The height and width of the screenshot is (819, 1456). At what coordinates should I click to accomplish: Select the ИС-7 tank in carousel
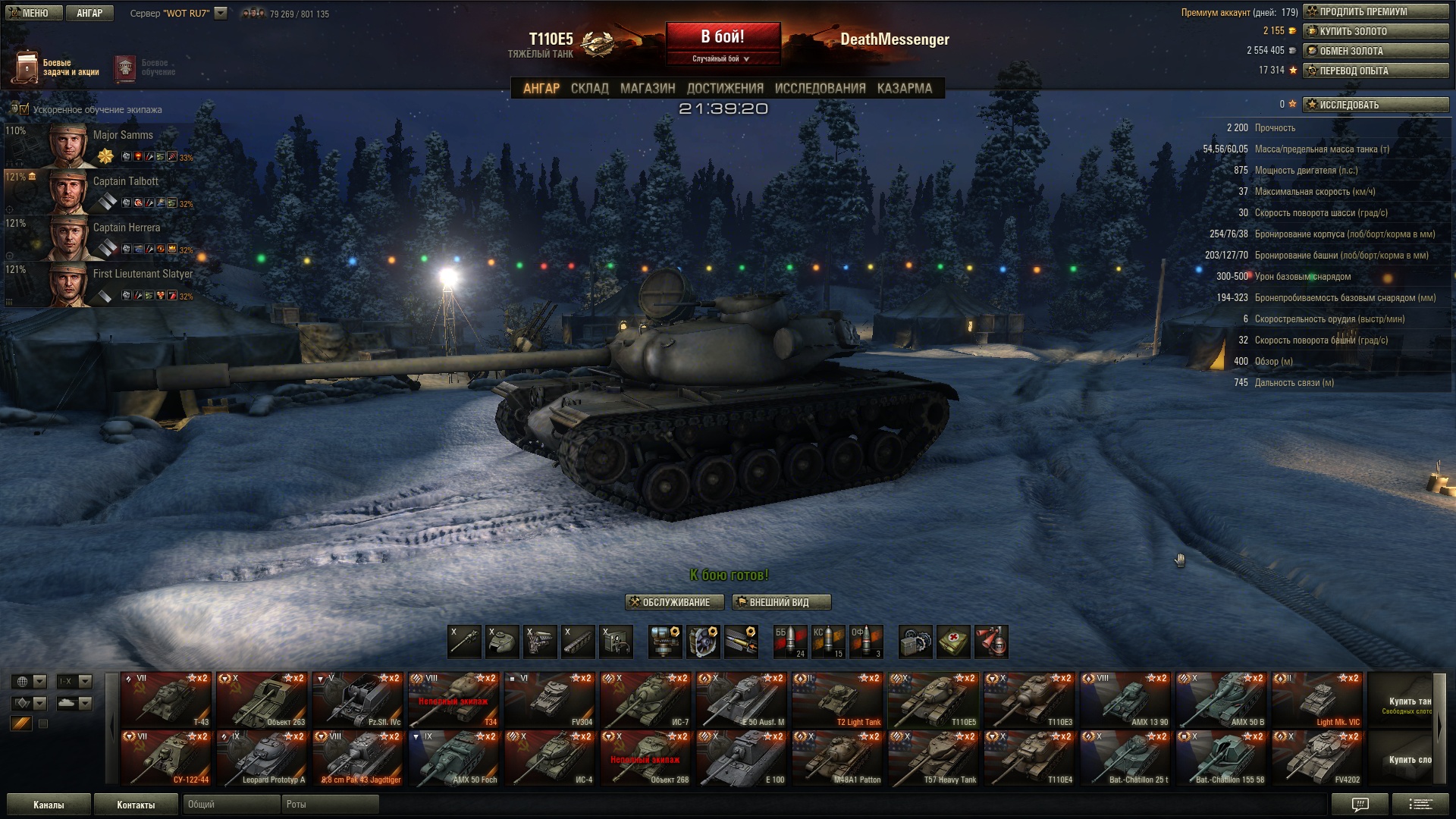[646, 699]
